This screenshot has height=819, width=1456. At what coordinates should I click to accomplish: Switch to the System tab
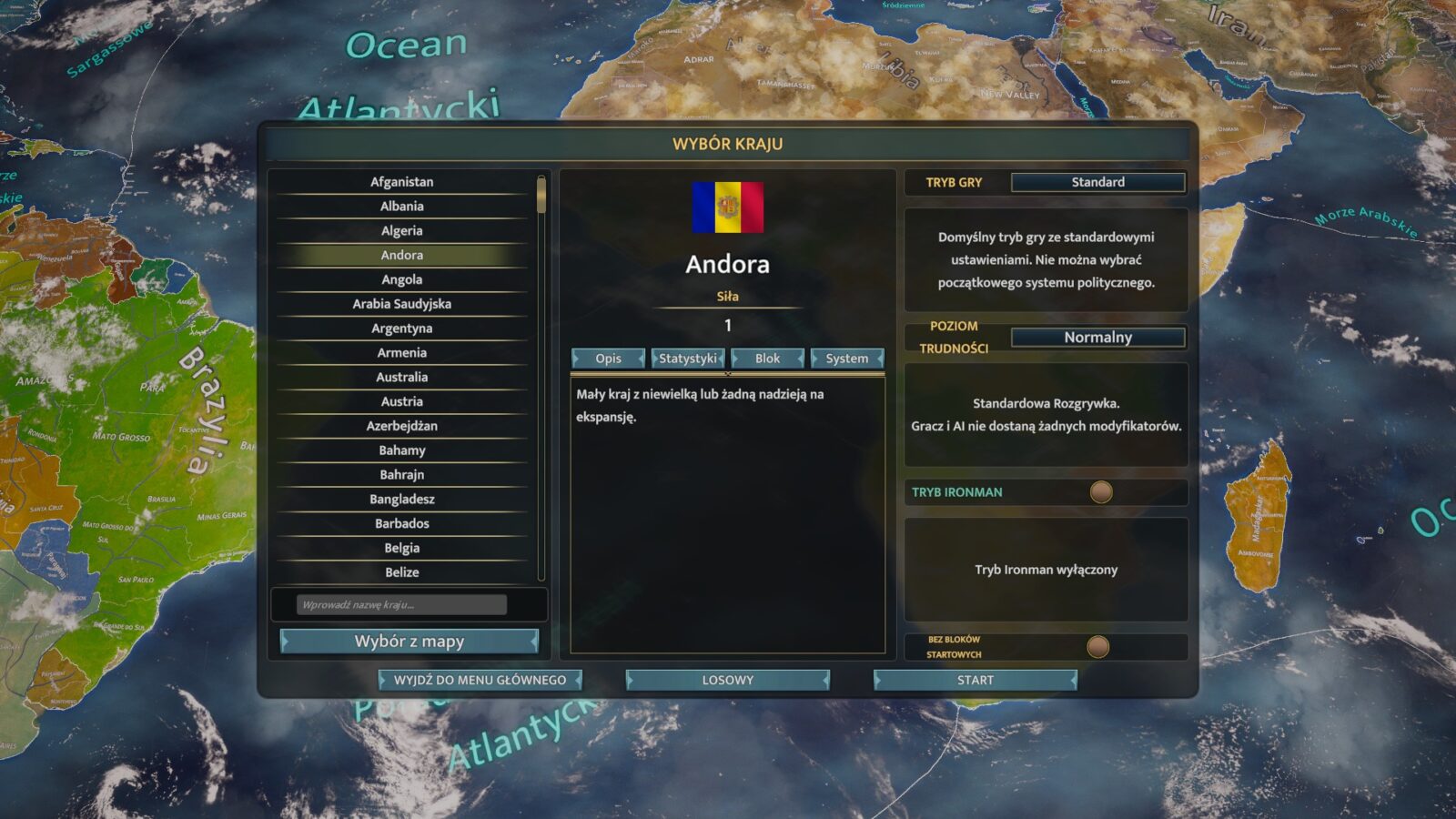click(846, 359)
